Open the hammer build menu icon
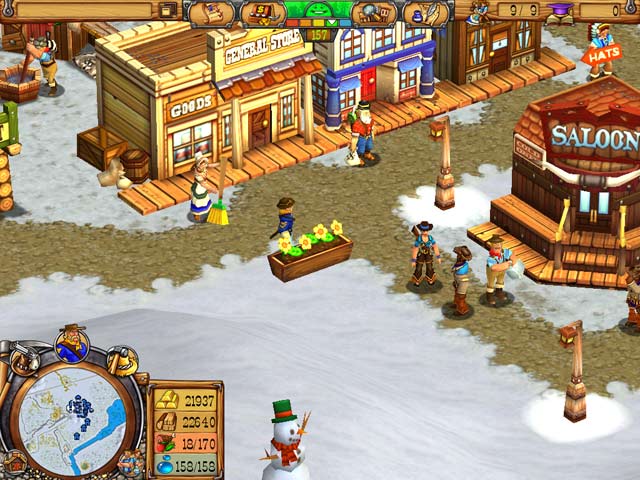Image resolution: width=640 pixels, height=480 pixels. click(122, 358)
